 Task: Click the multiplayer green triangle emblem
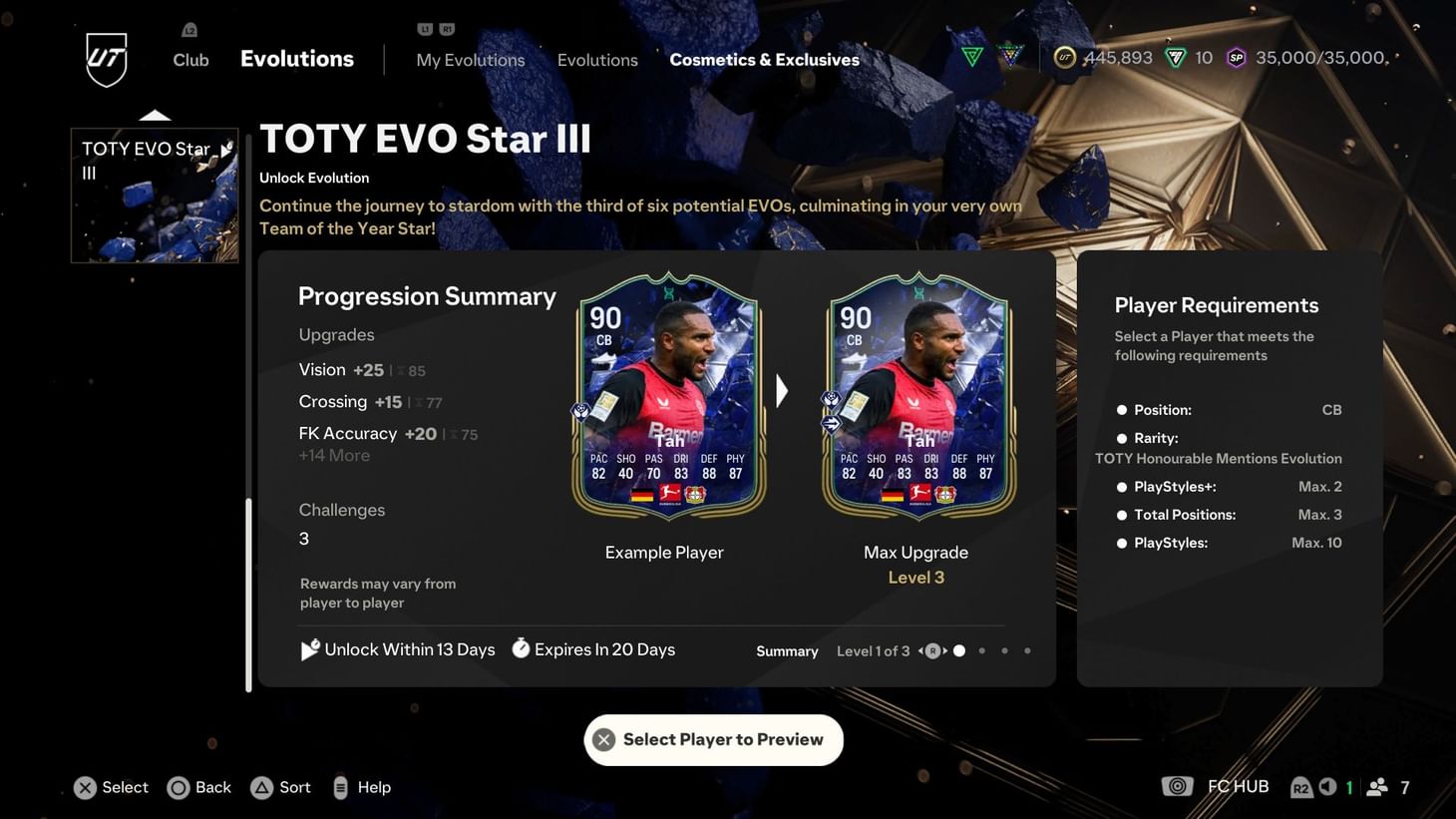pos(970,57)
